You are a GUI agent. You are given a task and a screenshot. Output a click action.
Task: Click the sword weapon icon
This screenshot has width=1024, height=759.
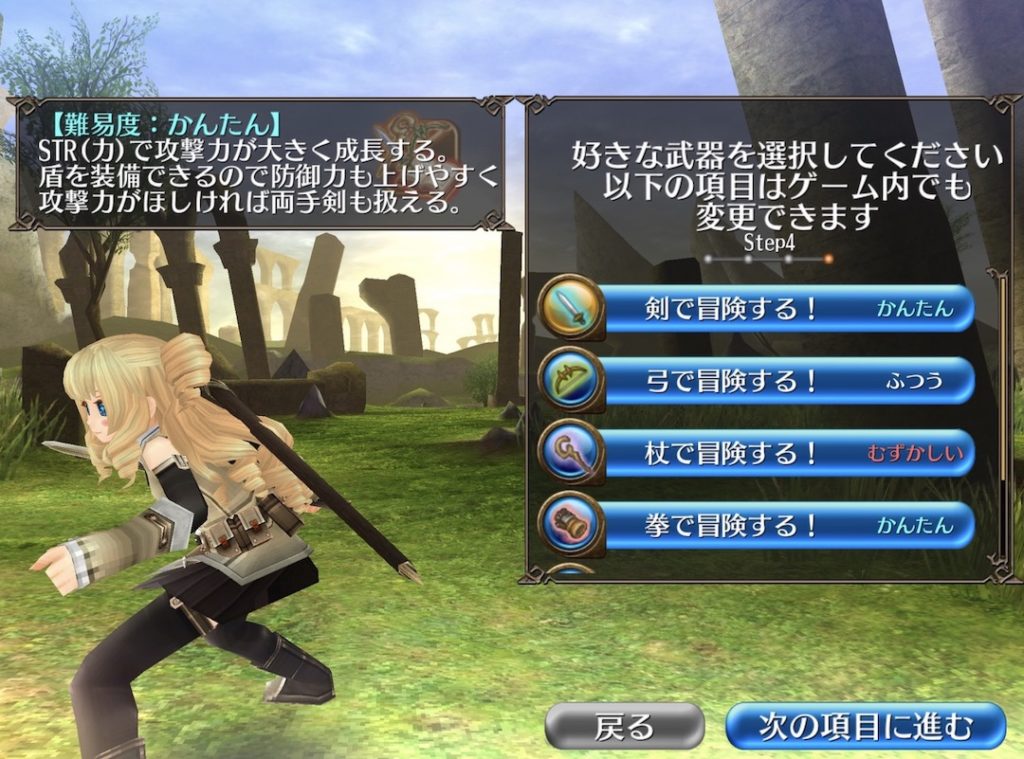(571, 307)
